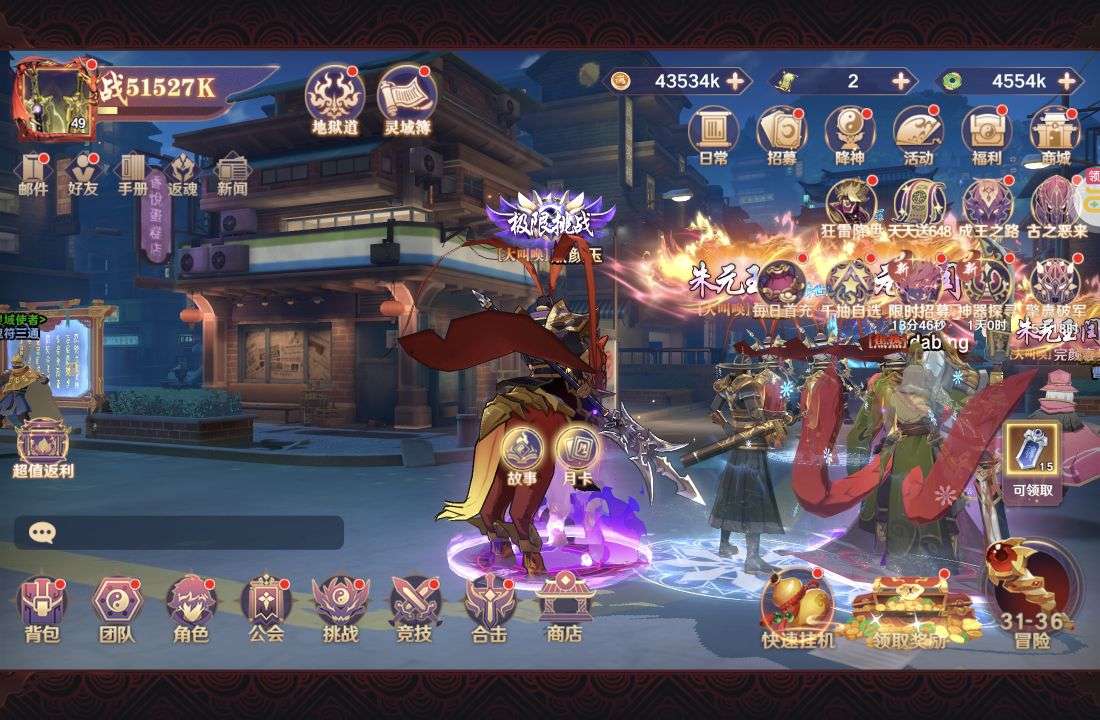Open the 招募 recruit menu
The height and width of the screenshot is (720, 1100).
click(x=782, y=133)
